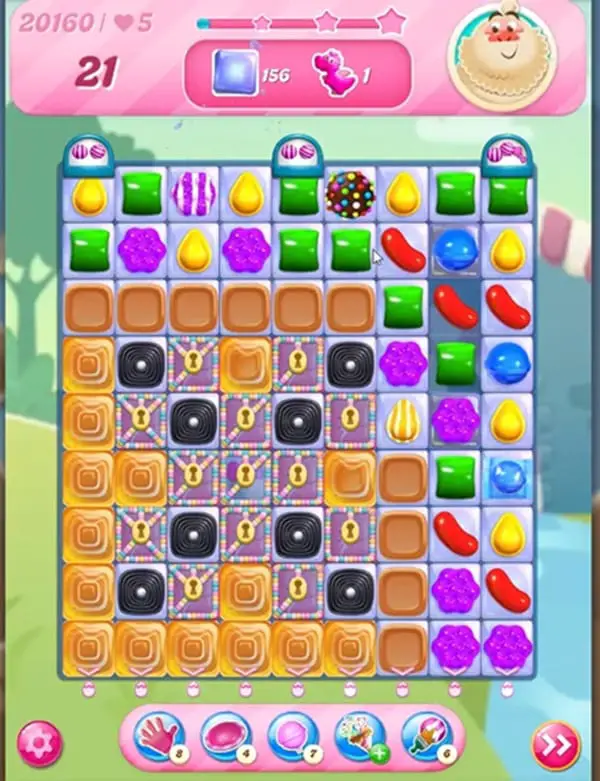Pick the purple striped candy

[194, 193]
